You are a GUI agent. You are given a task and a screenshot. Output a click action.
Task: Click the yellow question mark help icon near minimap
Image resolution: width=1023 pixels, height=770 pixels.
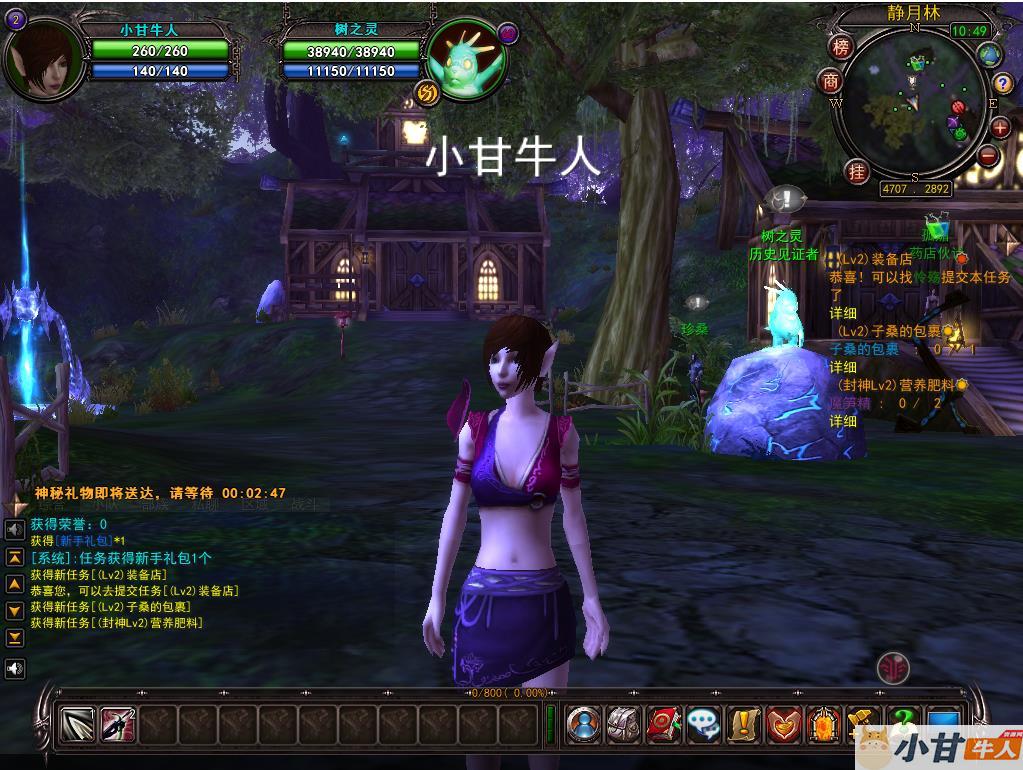click(x=1003, y=83)
